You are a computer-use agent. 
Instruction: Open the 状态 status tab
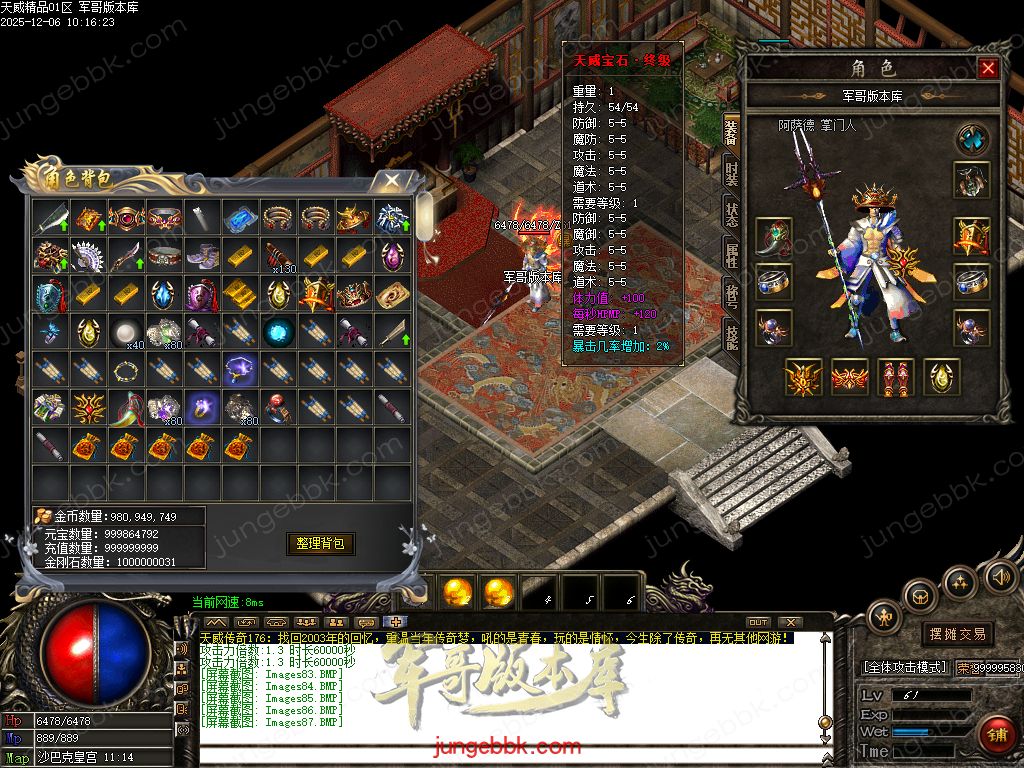(732, 214)
